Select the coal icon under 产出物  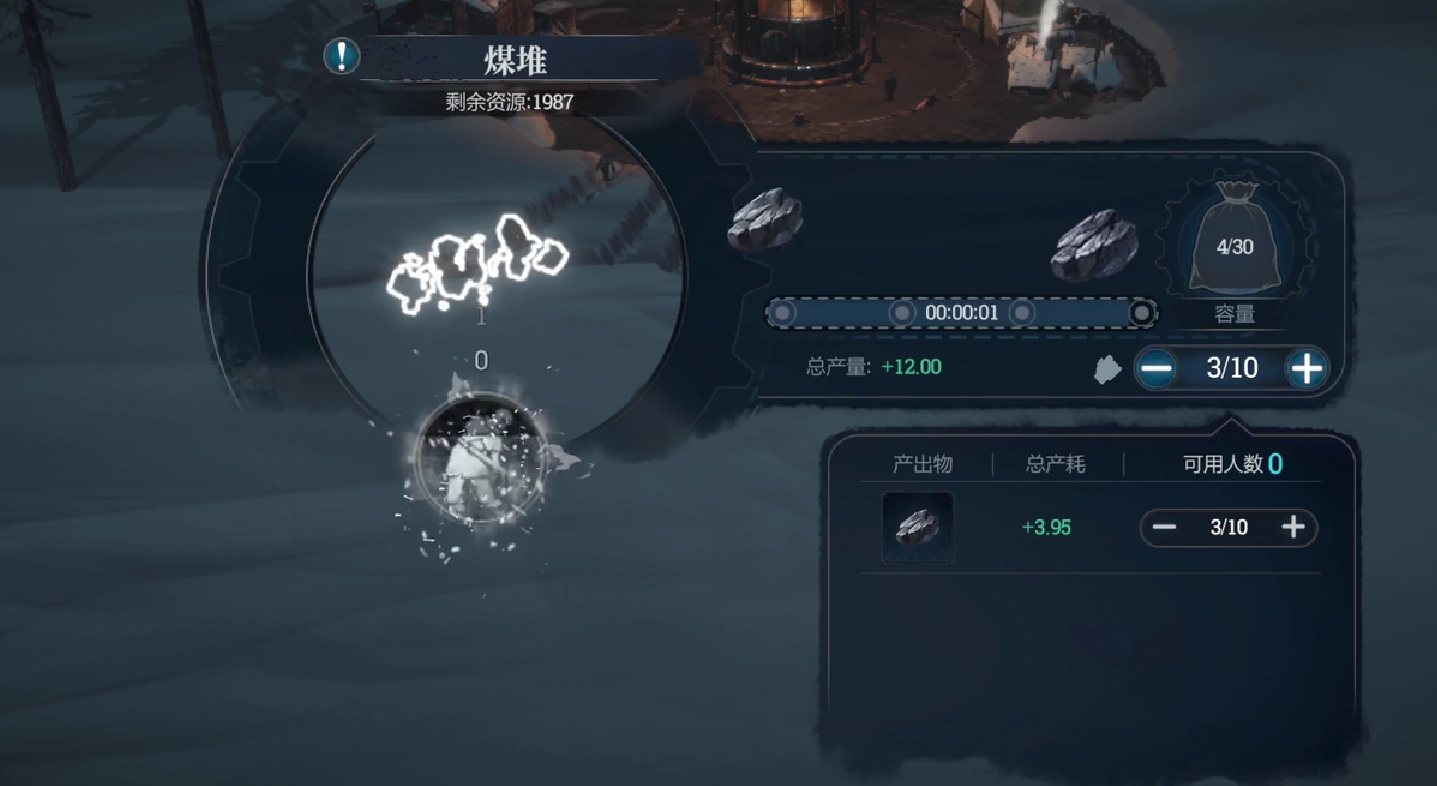click(x=917, y=527)
